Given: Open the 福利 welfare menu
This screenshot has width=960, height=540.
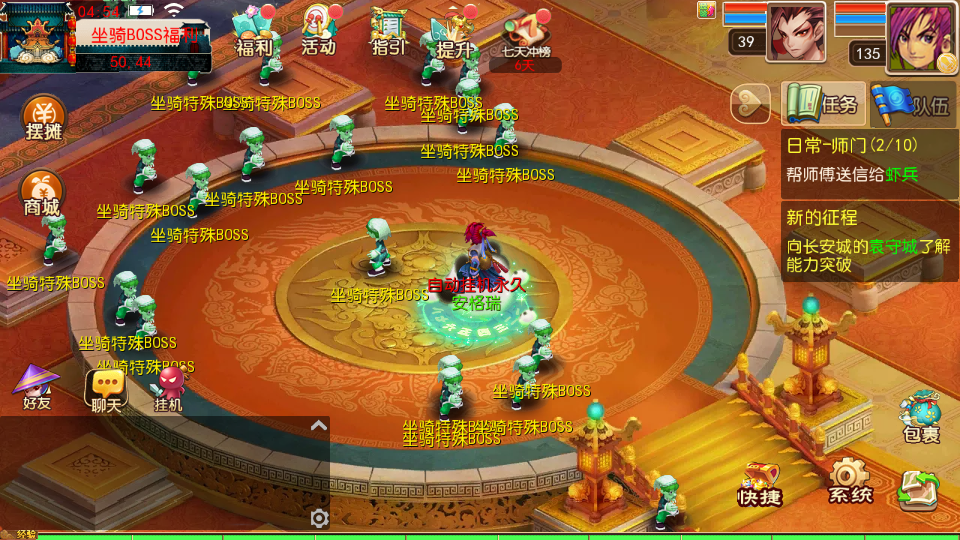Looking at the screenshot, I should pyautogui.click(x=253, y=32).
